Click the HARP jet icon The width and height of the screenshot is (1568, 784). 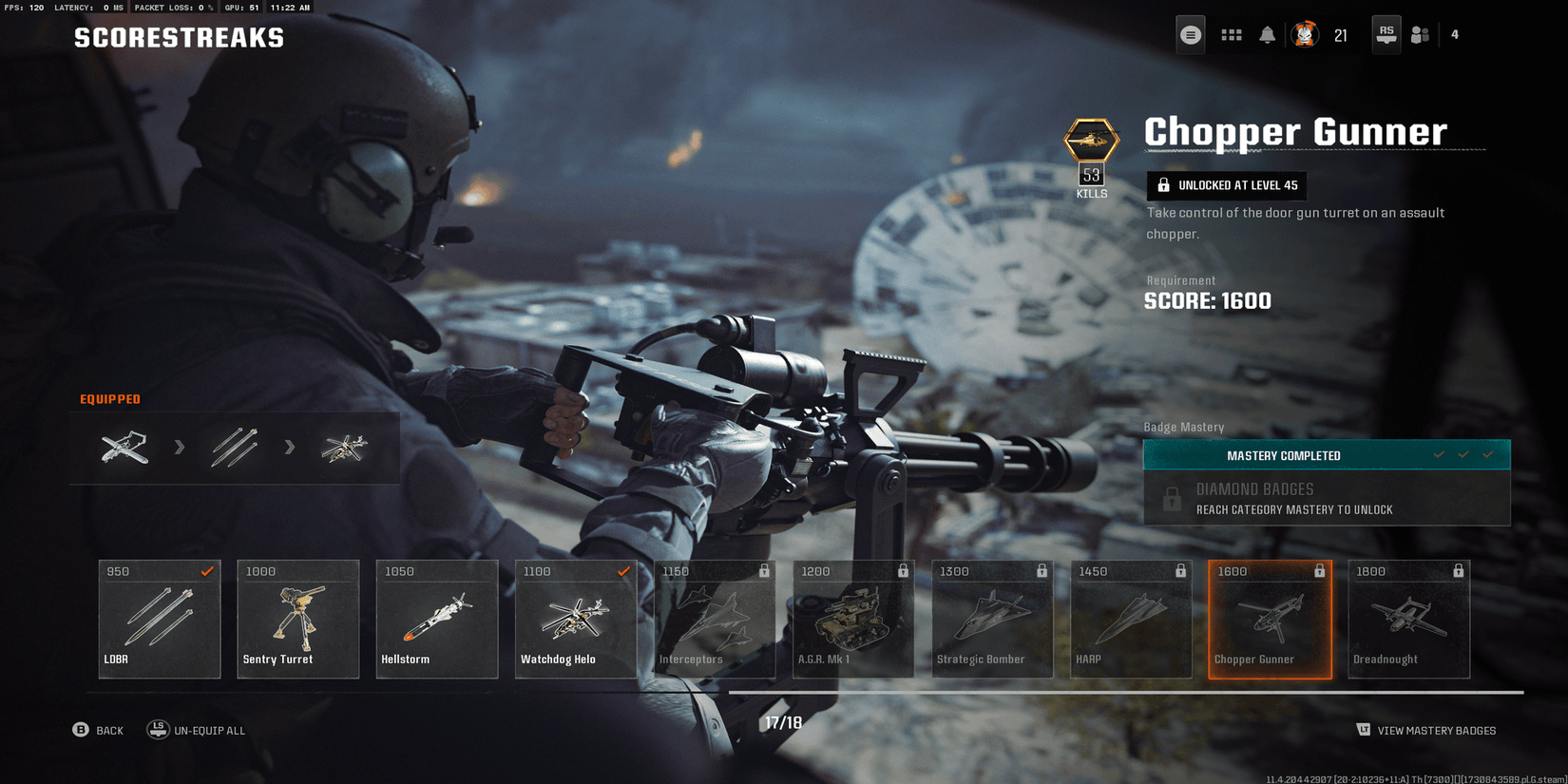[1130, 618]
